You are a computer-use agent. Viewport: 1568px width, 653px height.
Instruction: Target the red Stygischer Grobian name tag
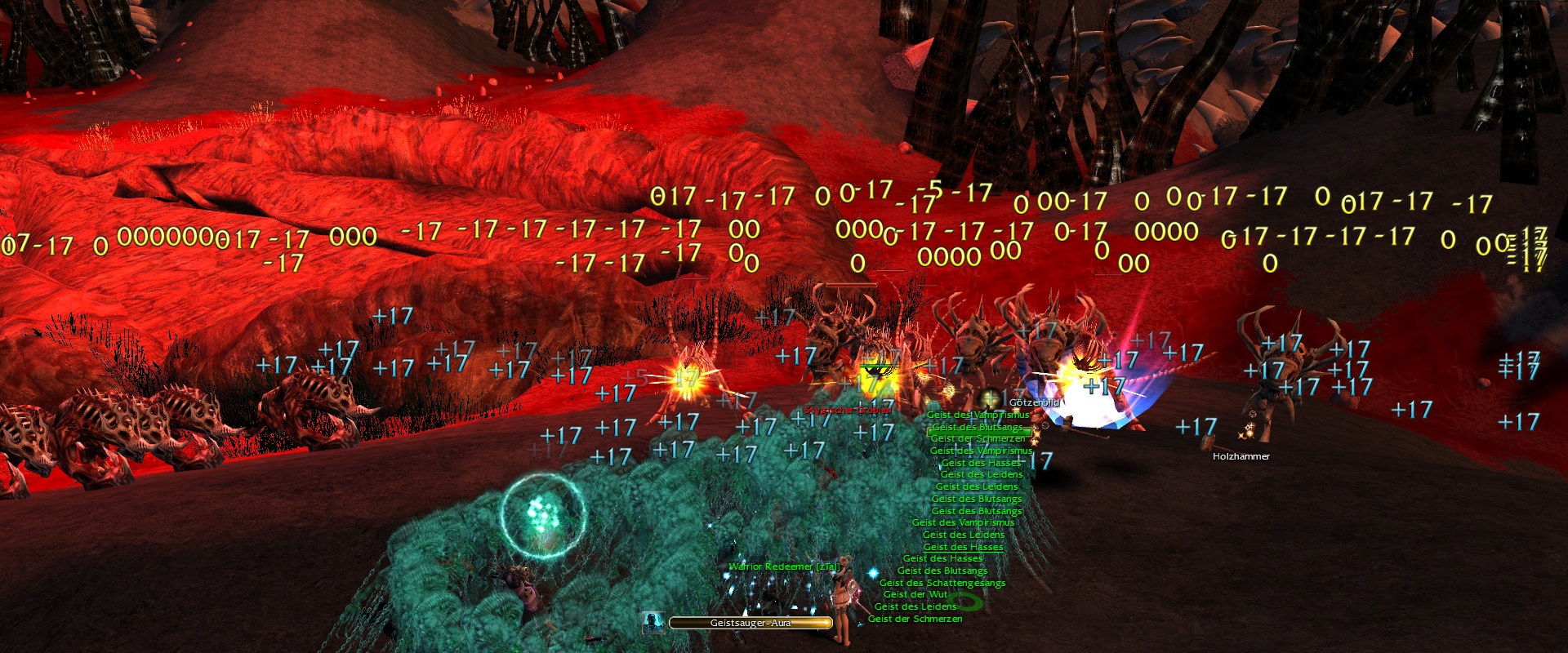[x=848, y=410]
